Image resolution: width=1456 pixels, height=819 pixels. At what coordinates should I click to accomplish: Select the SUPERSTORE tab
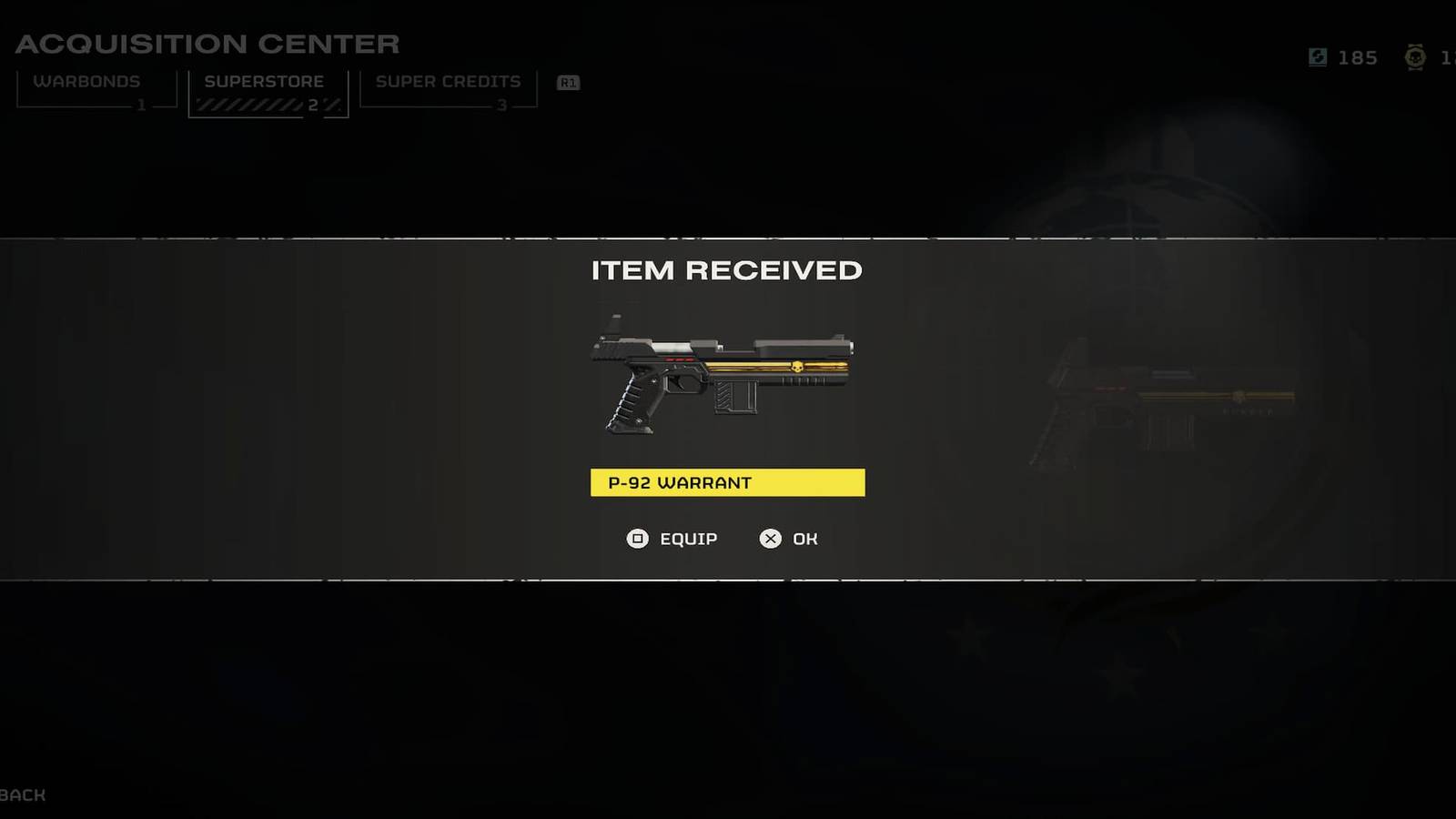[x=265, y=81]
